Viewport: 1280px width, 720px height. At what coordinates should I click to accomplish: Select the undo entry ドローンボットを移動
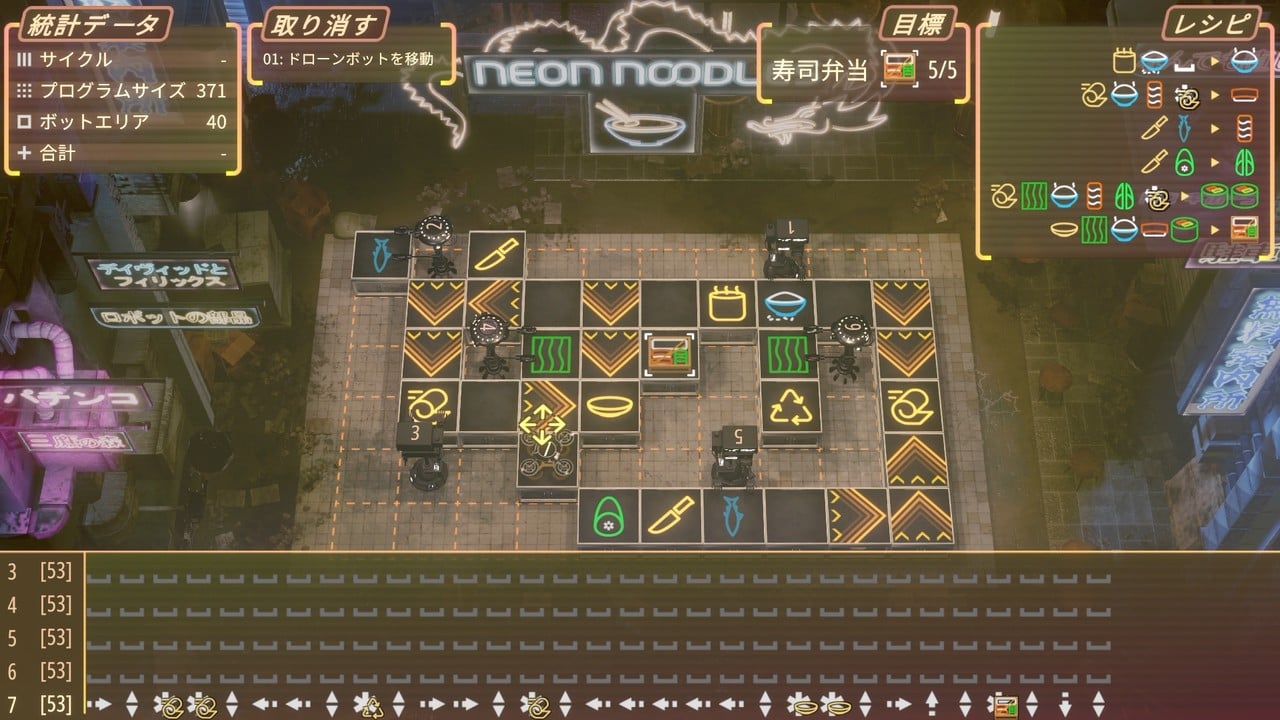(348, 59)
